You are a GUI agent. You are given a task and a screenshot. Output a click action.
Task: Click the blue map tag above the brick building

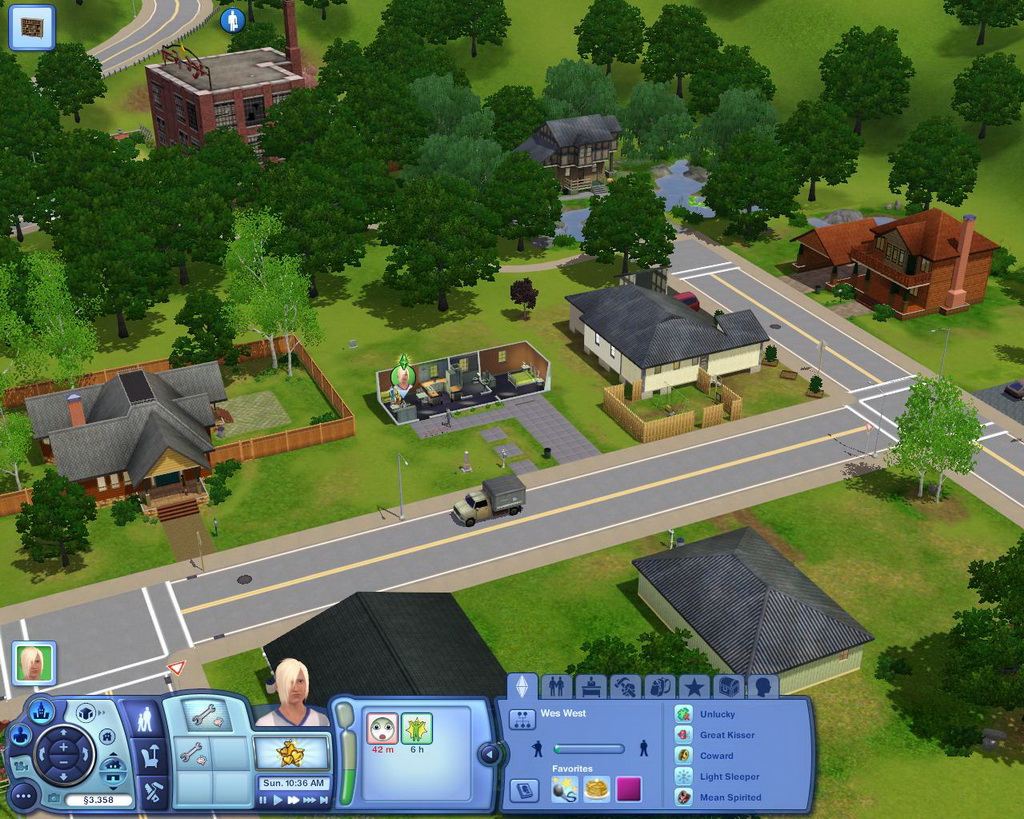coord(232,20)
